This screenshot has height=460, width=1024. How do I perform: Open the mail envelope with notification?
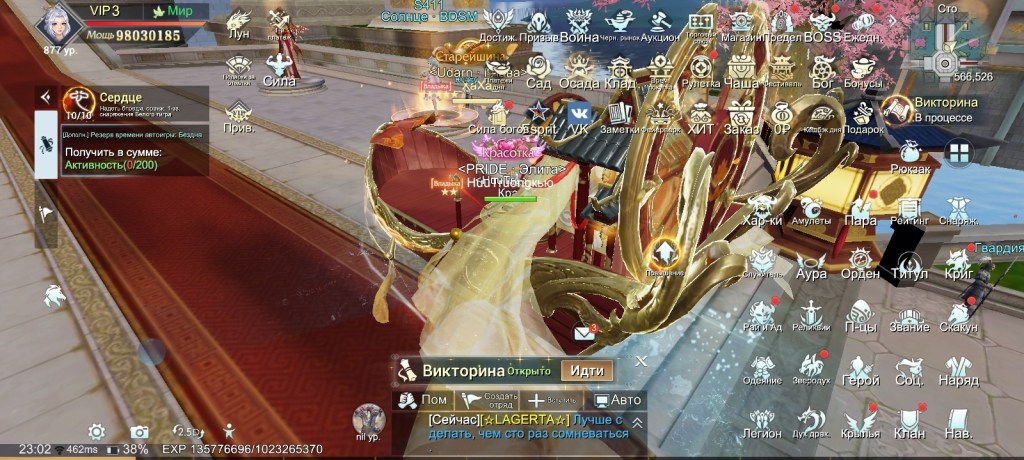click(585, 334)
